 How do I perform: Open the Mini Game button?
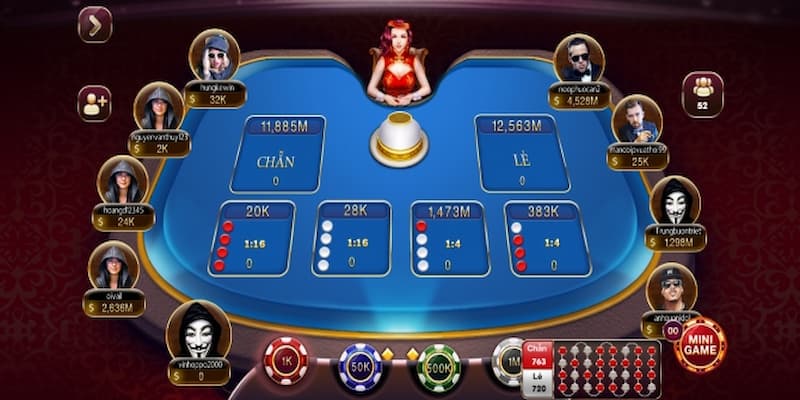(x=700, y=345)
